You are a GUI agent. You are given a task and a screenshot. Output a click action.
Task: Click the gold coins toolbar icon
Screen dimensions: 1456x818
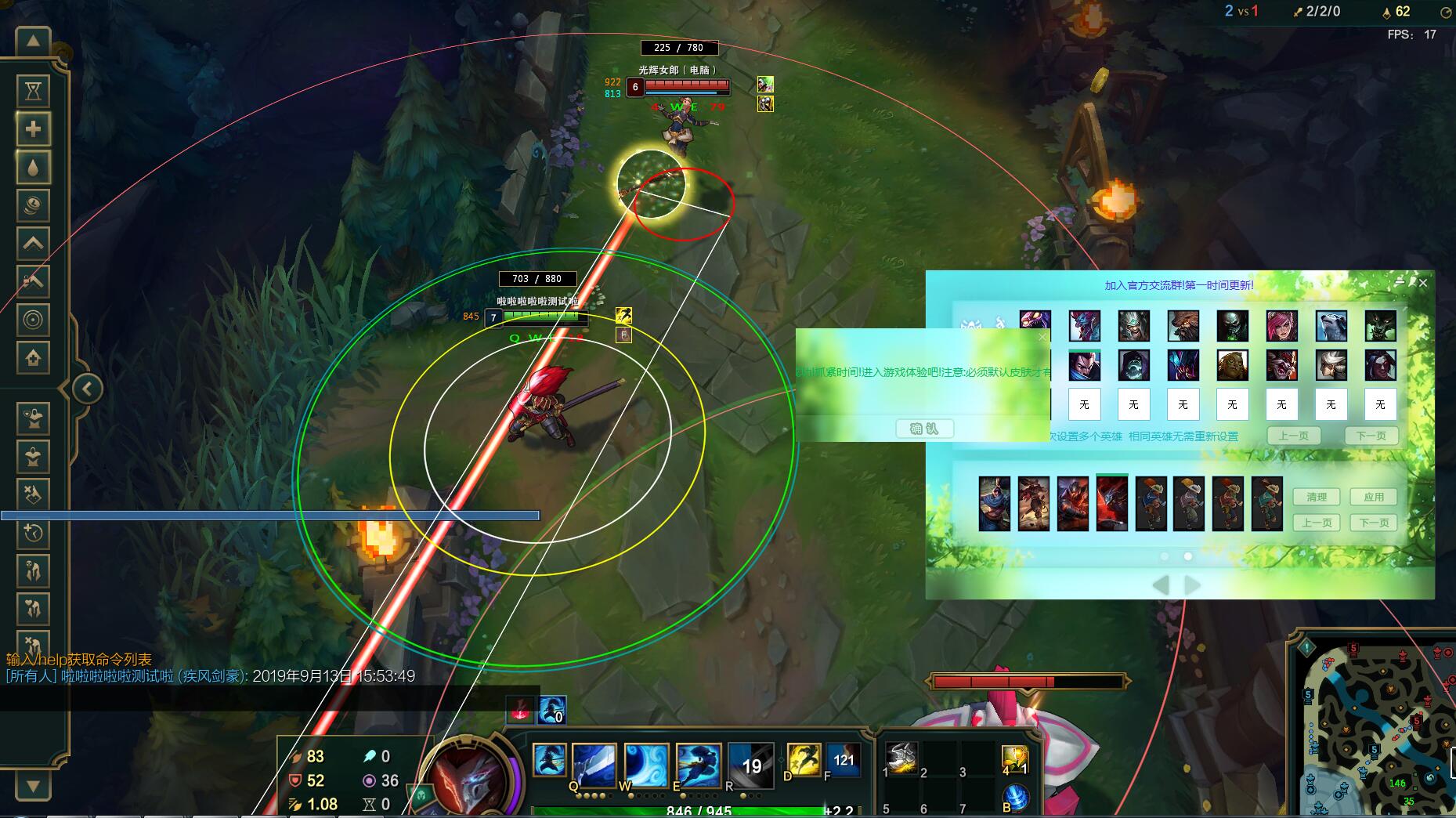click(x=33, y=205)
